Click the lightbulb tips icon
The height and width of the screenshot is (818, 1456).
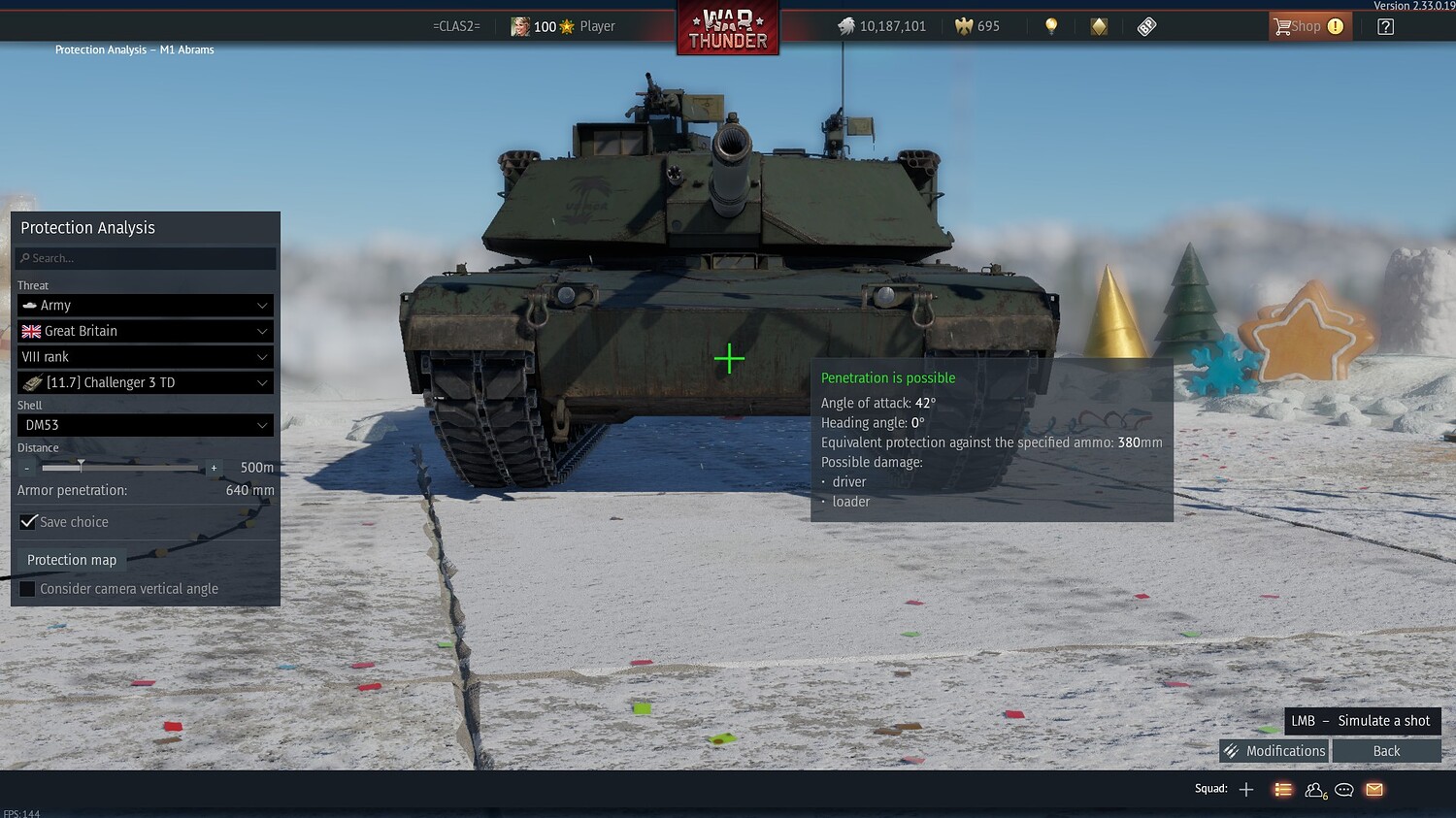(x=1051, y=26)
